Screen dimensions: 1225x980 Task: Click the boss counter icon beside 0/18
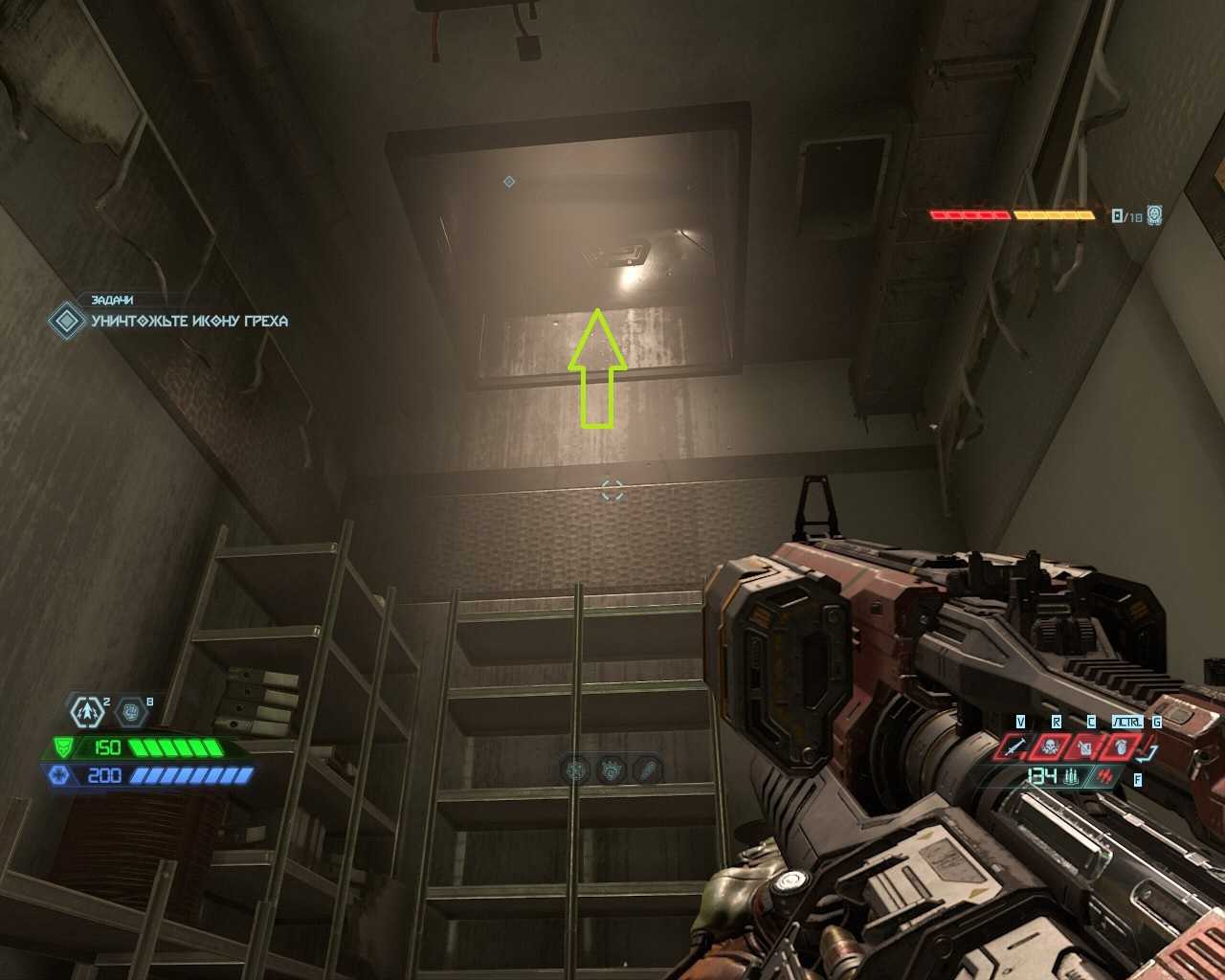click(1155, 215)
